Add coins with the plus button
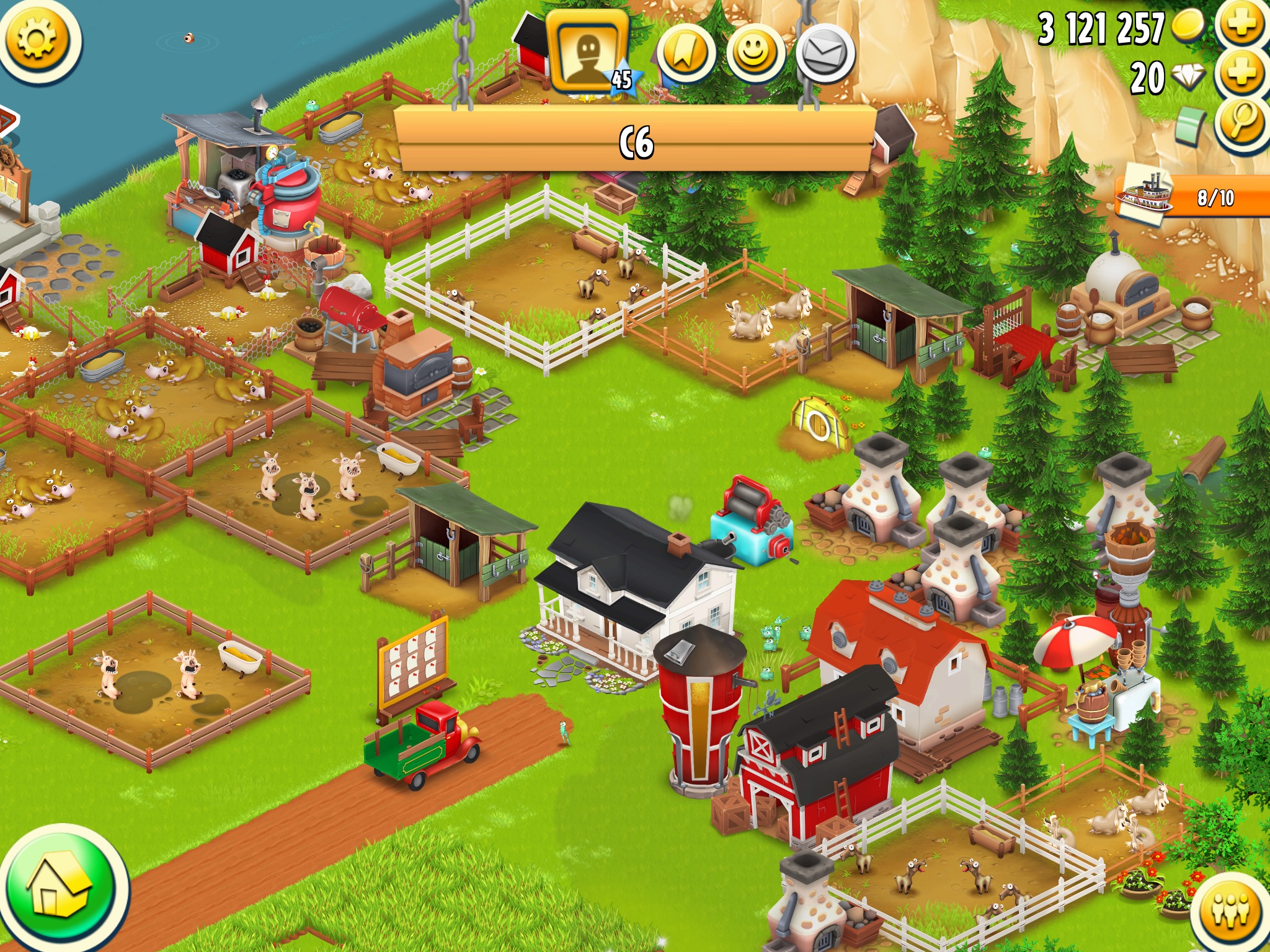The width and height of the screenshot is (1270, 952). click(1241, 25)
